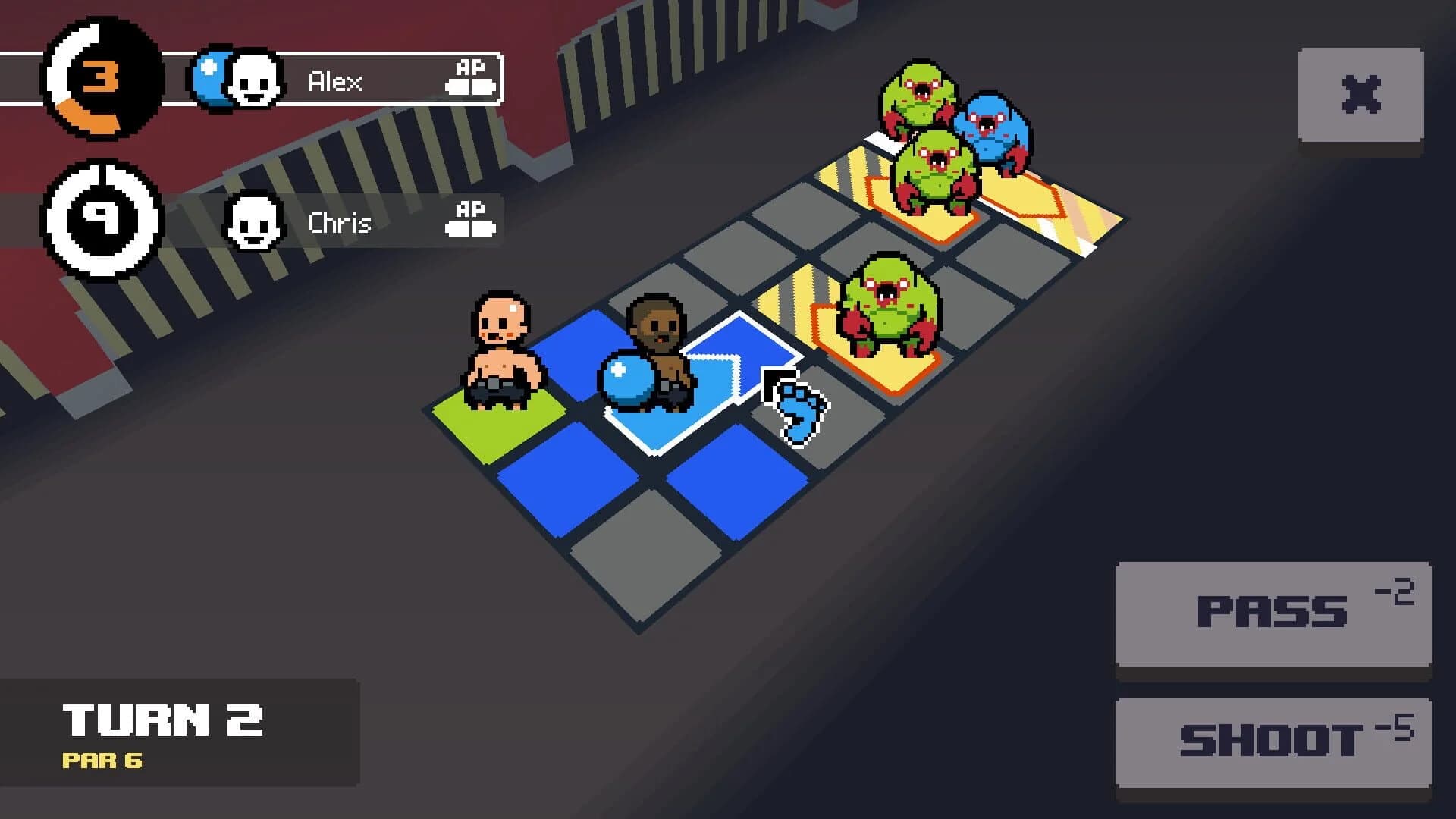1456x819 pixels.
Task: Click Alex's smiley portrait icon
Action: [x=254, y=78]
